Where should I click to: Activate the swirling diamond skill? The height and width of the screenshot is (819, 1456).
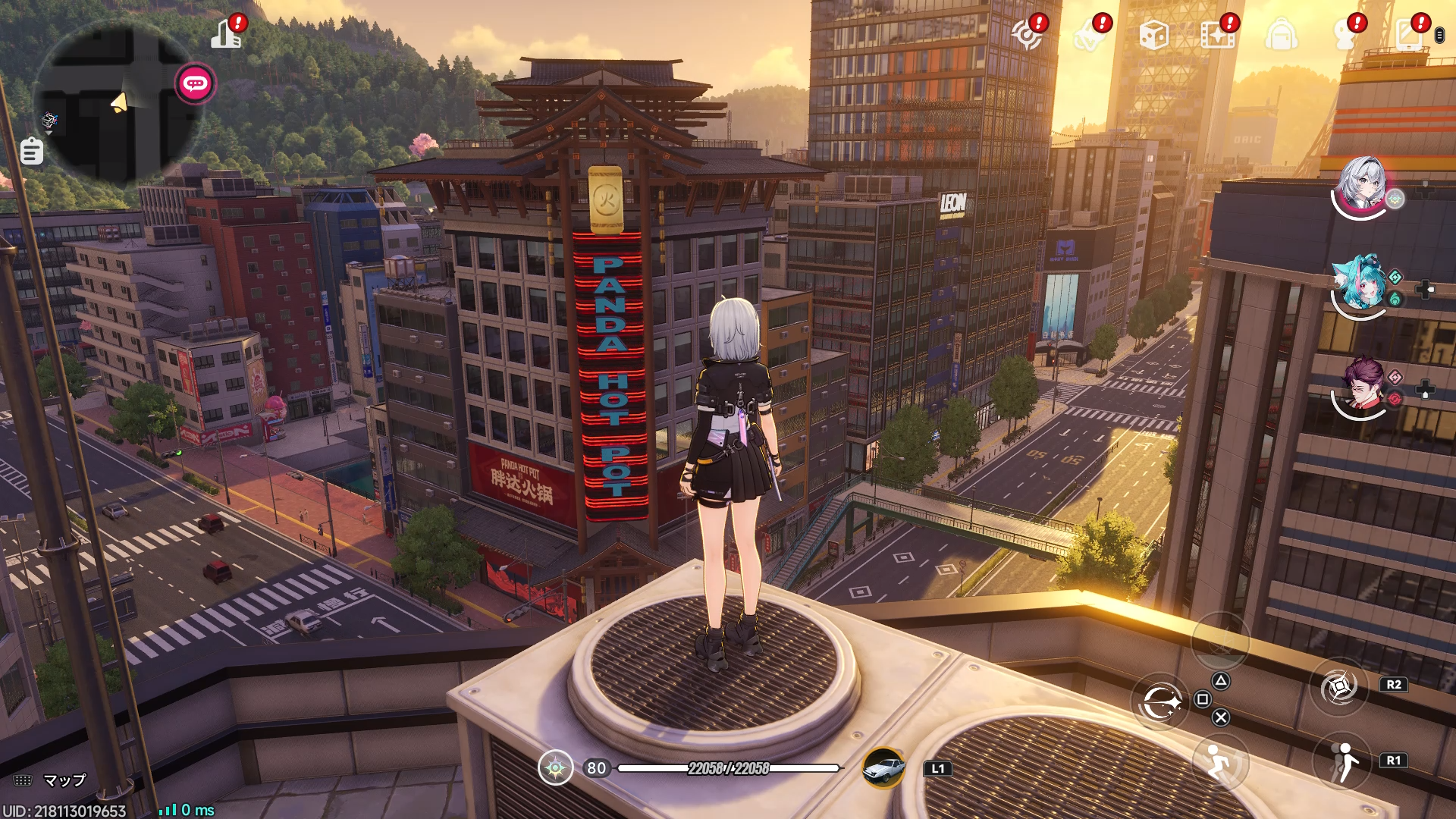click(1339, 687)
